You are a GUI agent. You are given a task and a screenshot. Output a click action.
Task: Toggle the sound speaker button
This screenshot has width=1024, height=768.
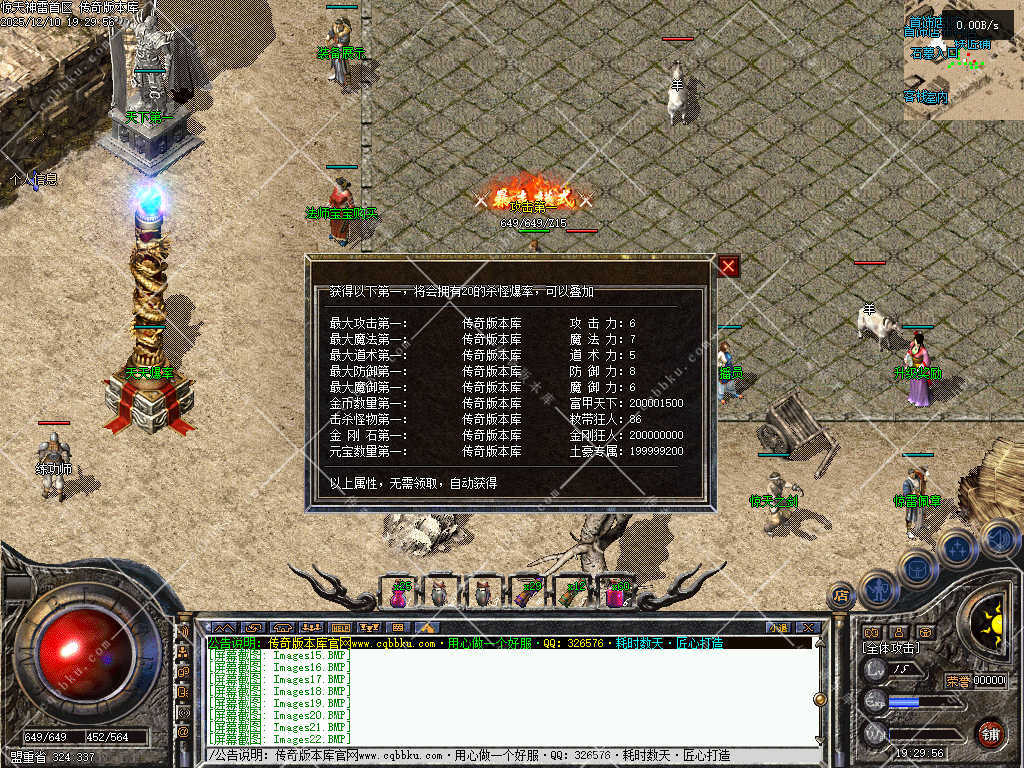[996, 539]
